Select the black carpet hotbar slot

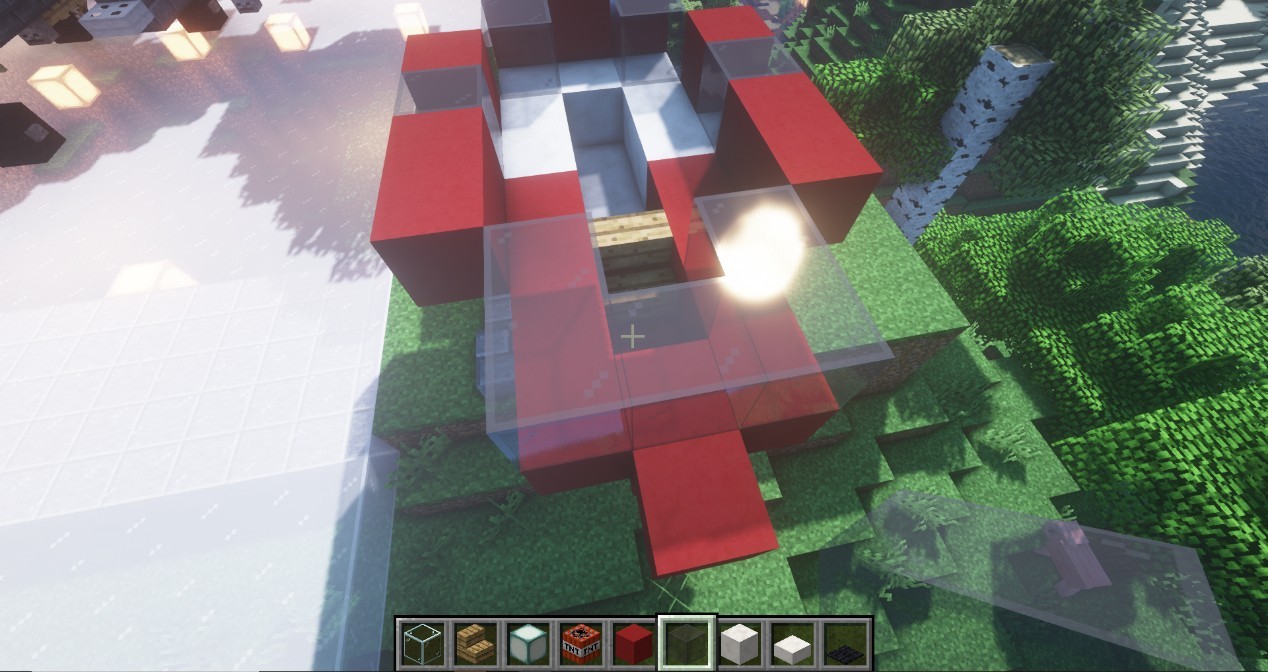(x=845, y=641)
